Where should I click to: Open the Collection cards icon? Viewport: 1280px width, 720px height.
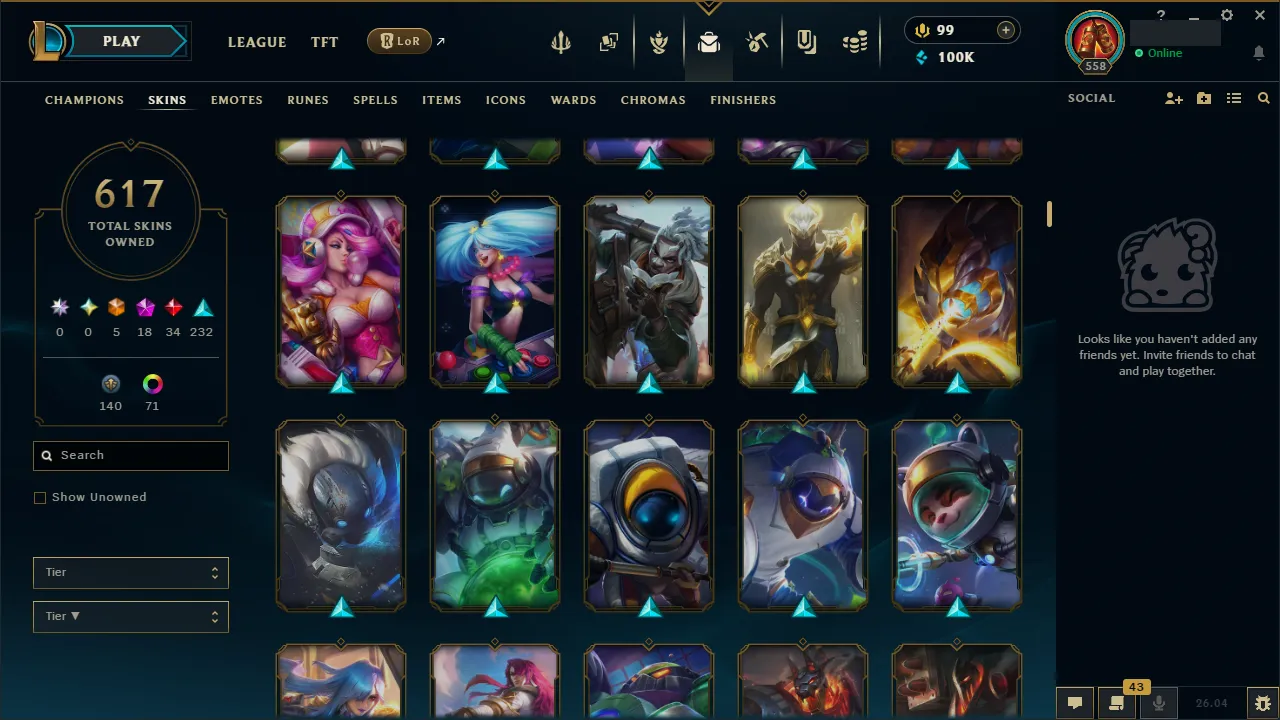(x=609, y=41)
